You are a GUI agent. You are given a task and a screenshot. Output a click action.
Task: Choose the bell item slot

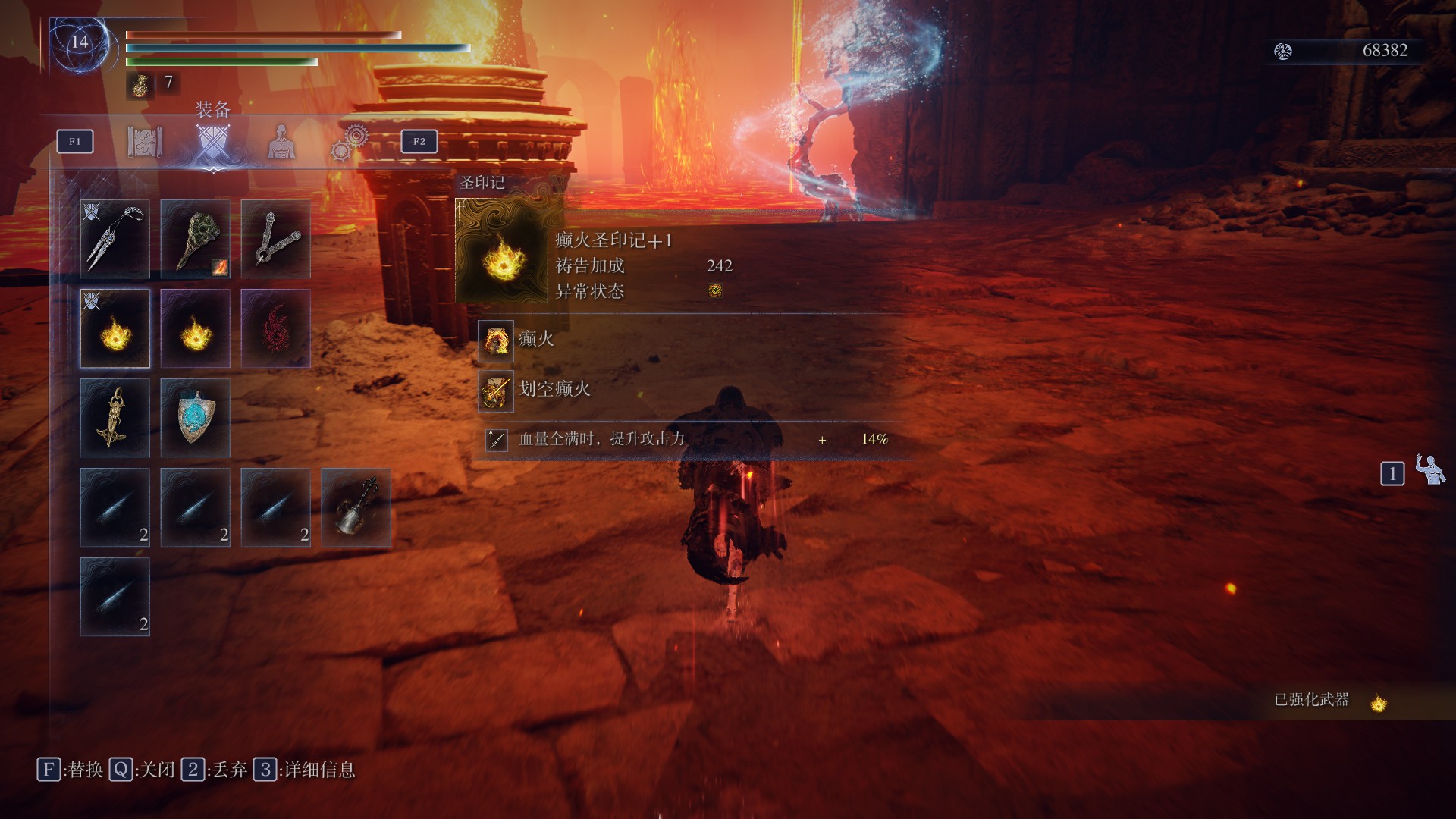point(356,507)
